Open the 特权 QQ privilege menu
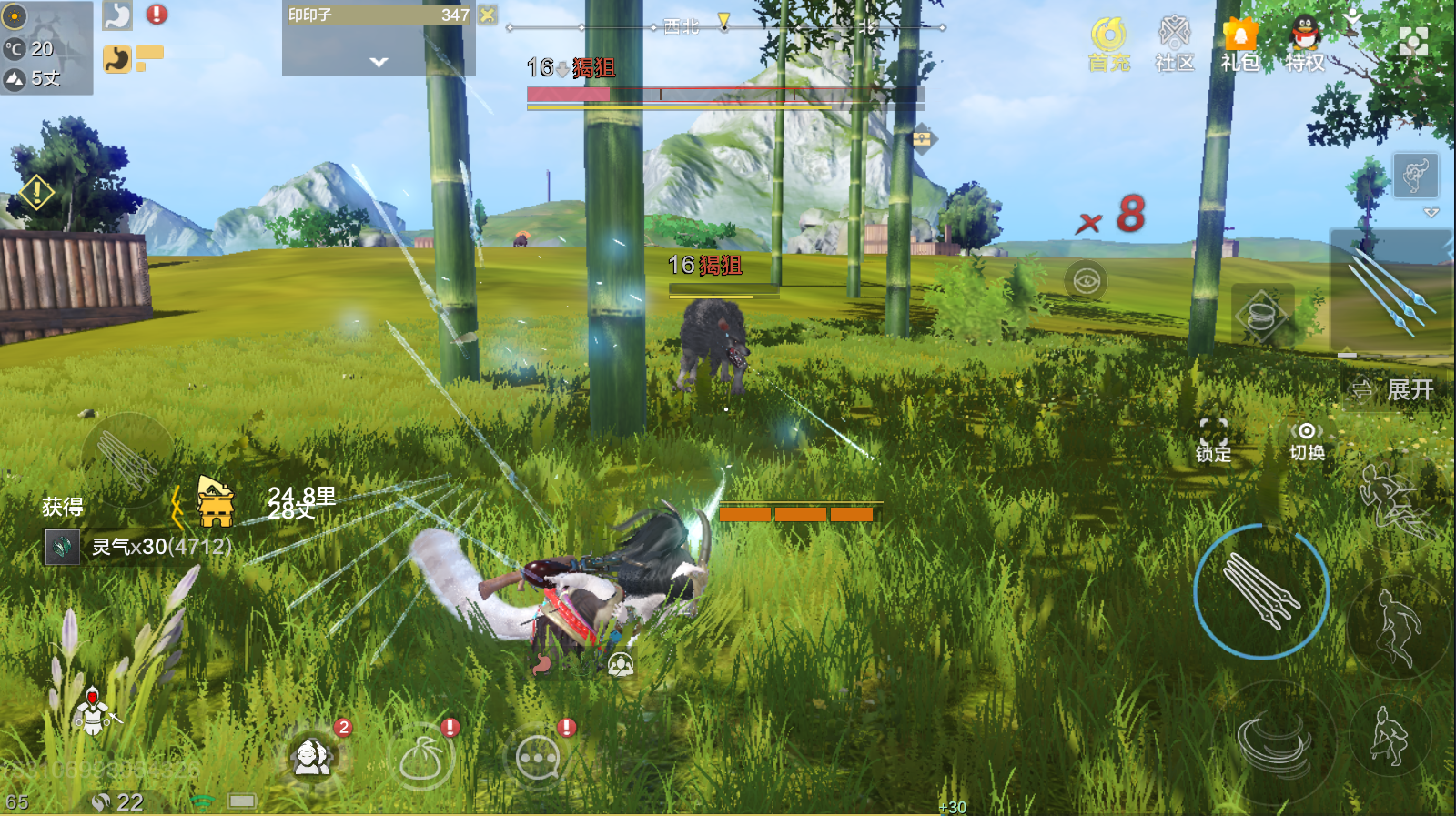 [x=1305, y=44]
